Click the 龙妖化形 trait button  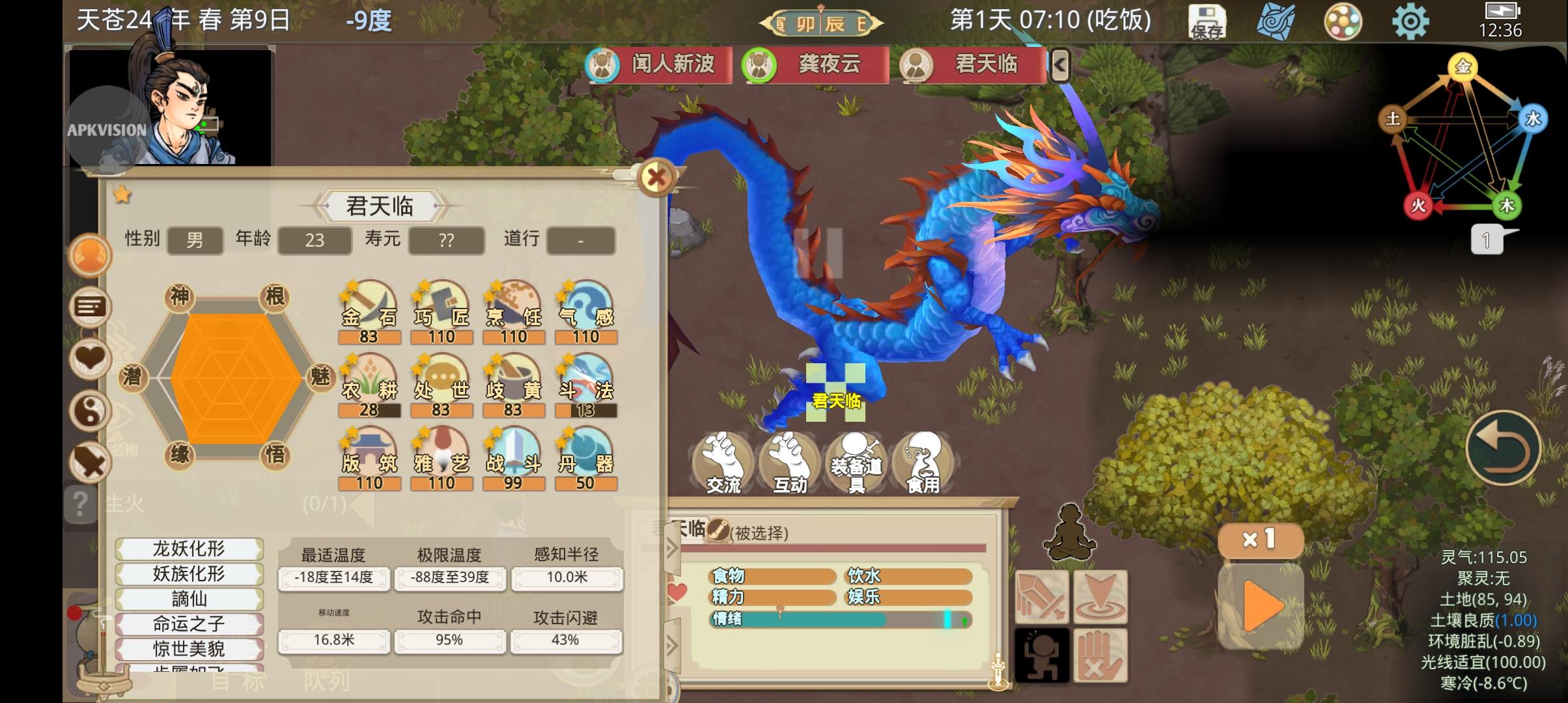pyautogui.click(x=189, y=549)
